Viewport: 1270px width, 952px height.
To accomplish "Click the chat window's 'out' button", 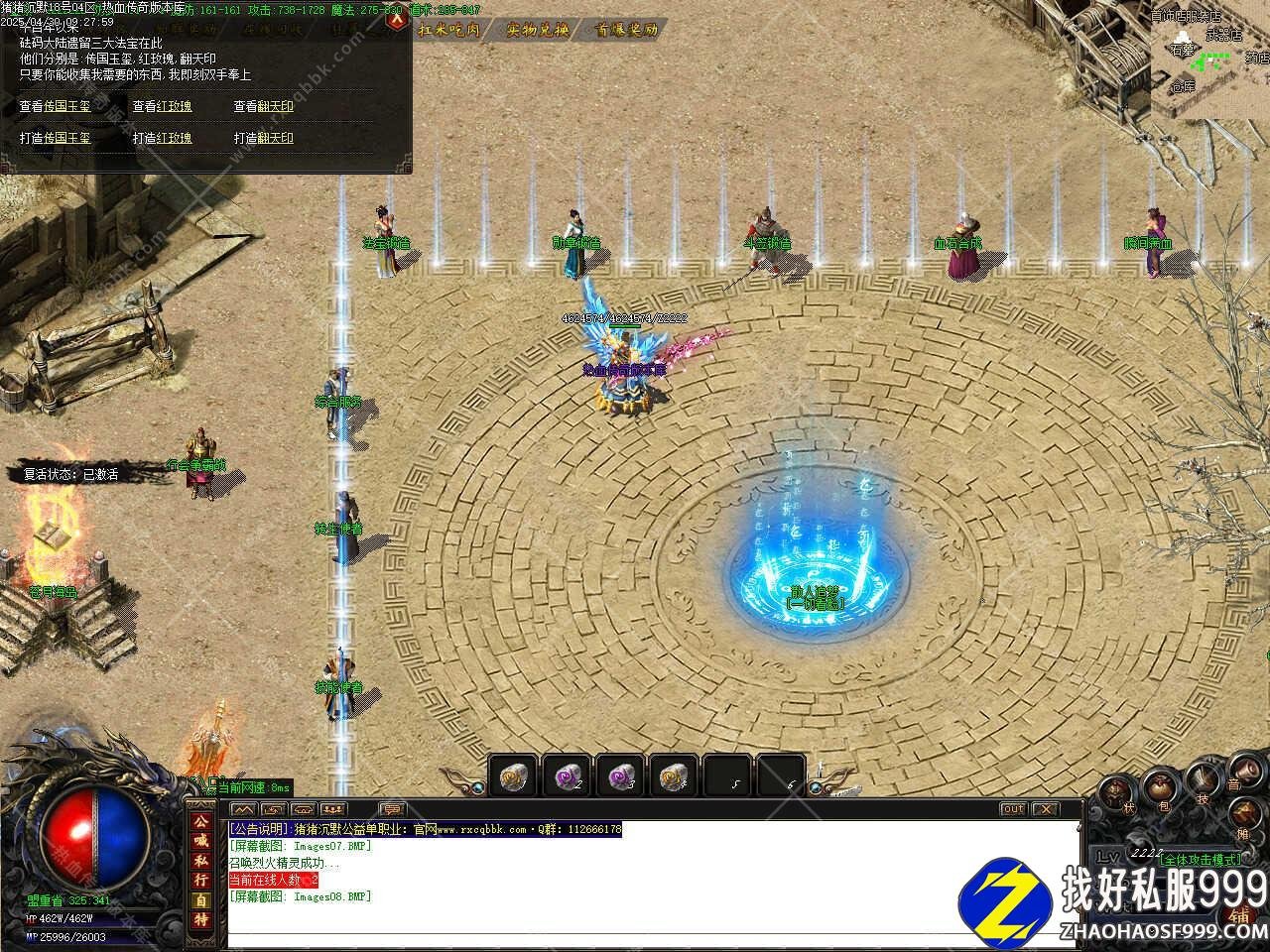I will click(1012, 809).
